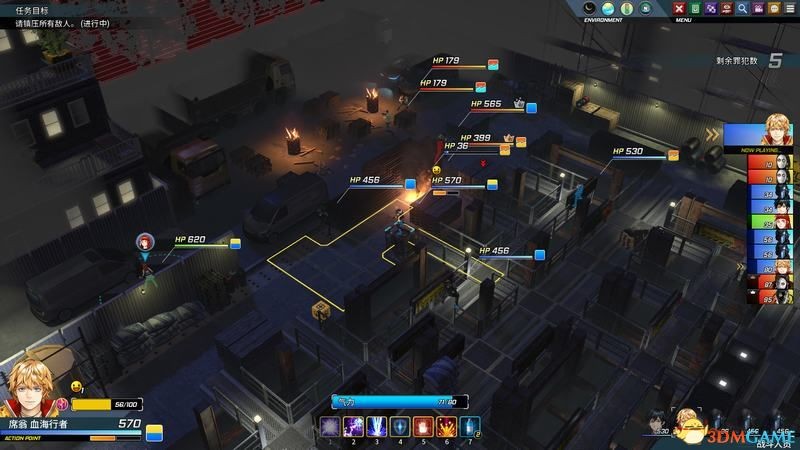Image resolution: width=800 pixels, height=450 pixels.
Task: Click the orange chat bubble icon
Action: (773, 9)
